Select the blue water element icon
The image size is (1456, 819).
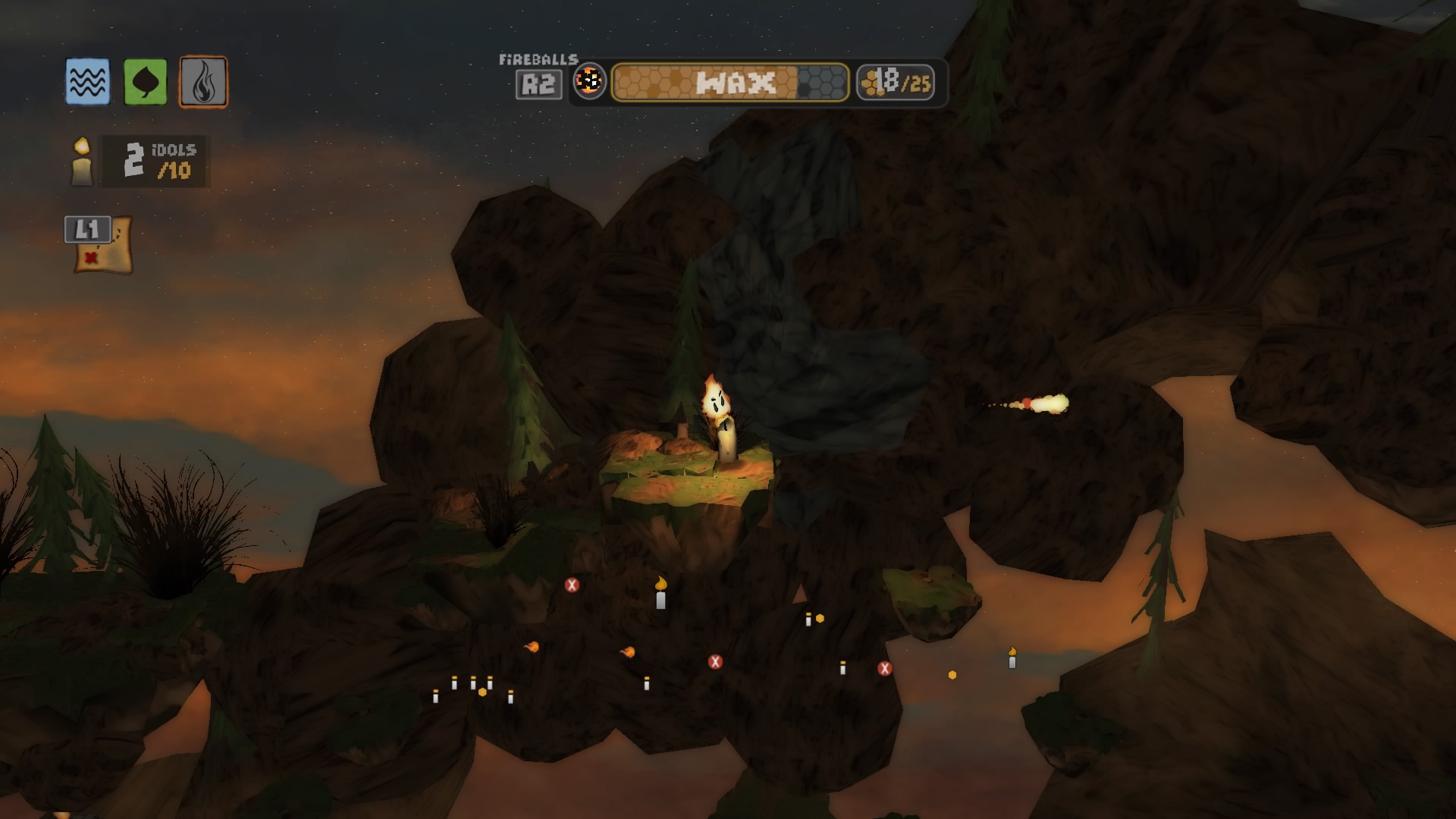[x=87, y=82]
